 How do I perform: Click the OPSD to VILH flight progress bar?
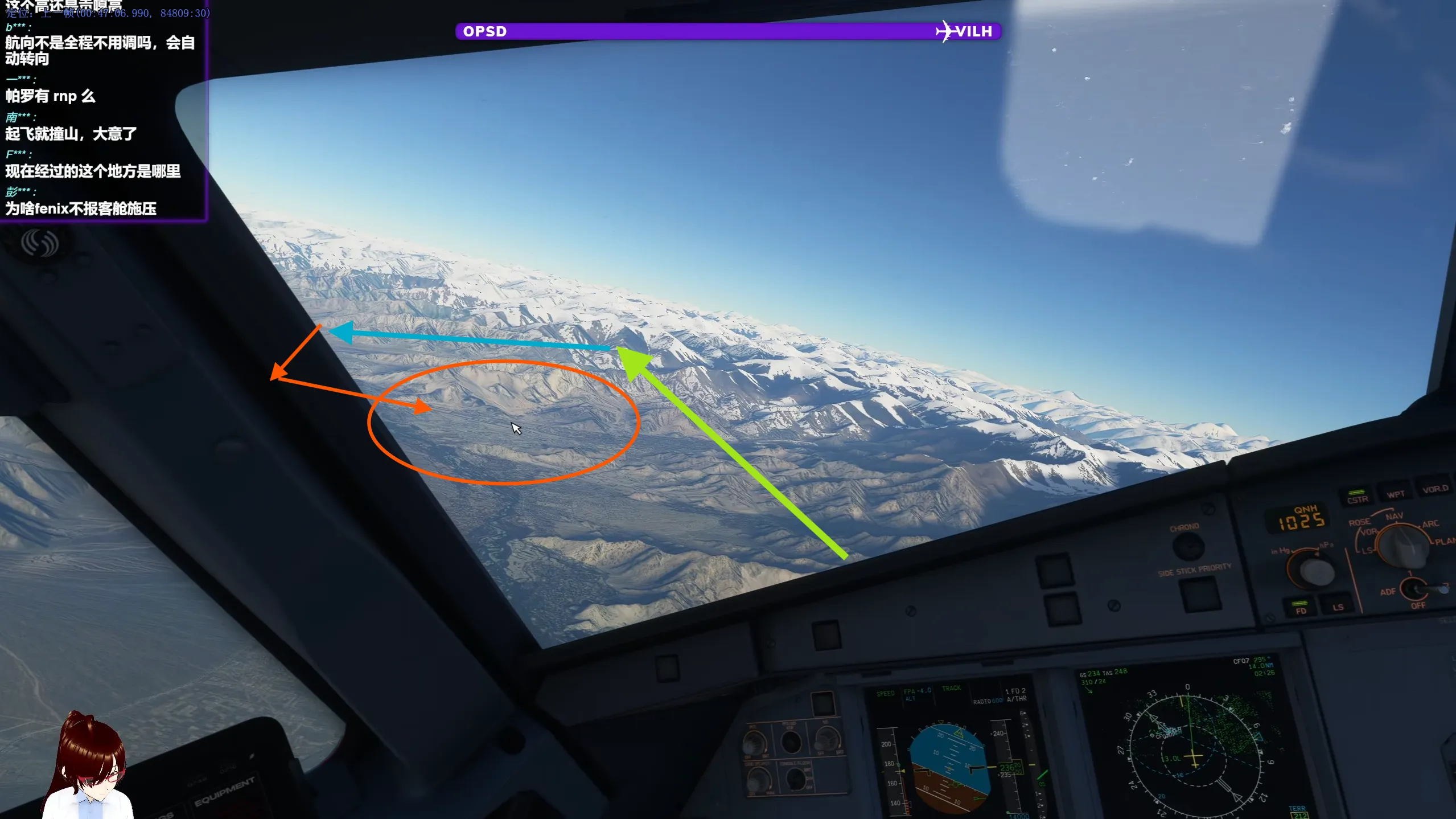(x=727, y=31)
